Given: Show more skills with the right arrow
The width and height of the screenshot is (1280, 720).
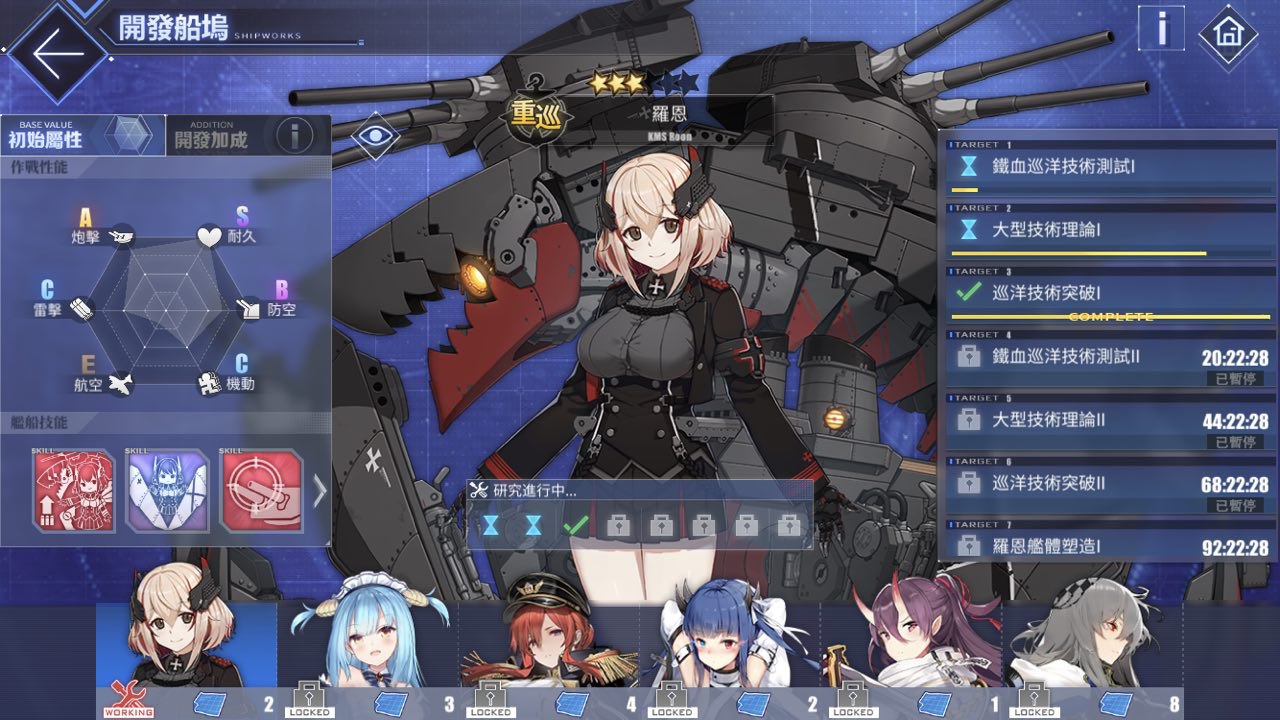Looking at the screenshot, I should tap(319, 491).
